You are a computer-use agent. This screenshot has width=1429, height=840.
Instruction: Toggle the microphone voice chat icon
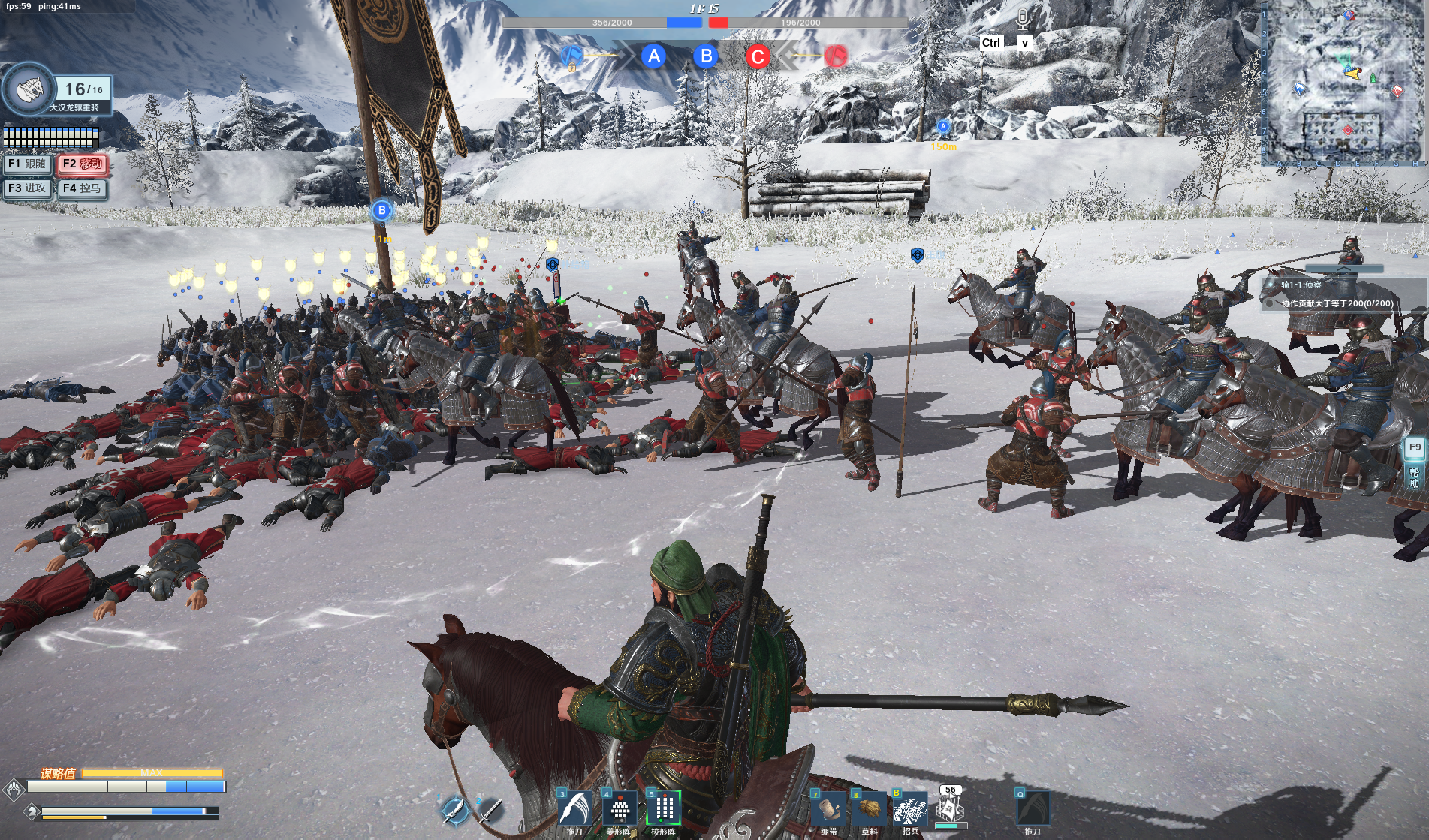pos(1023,18)
